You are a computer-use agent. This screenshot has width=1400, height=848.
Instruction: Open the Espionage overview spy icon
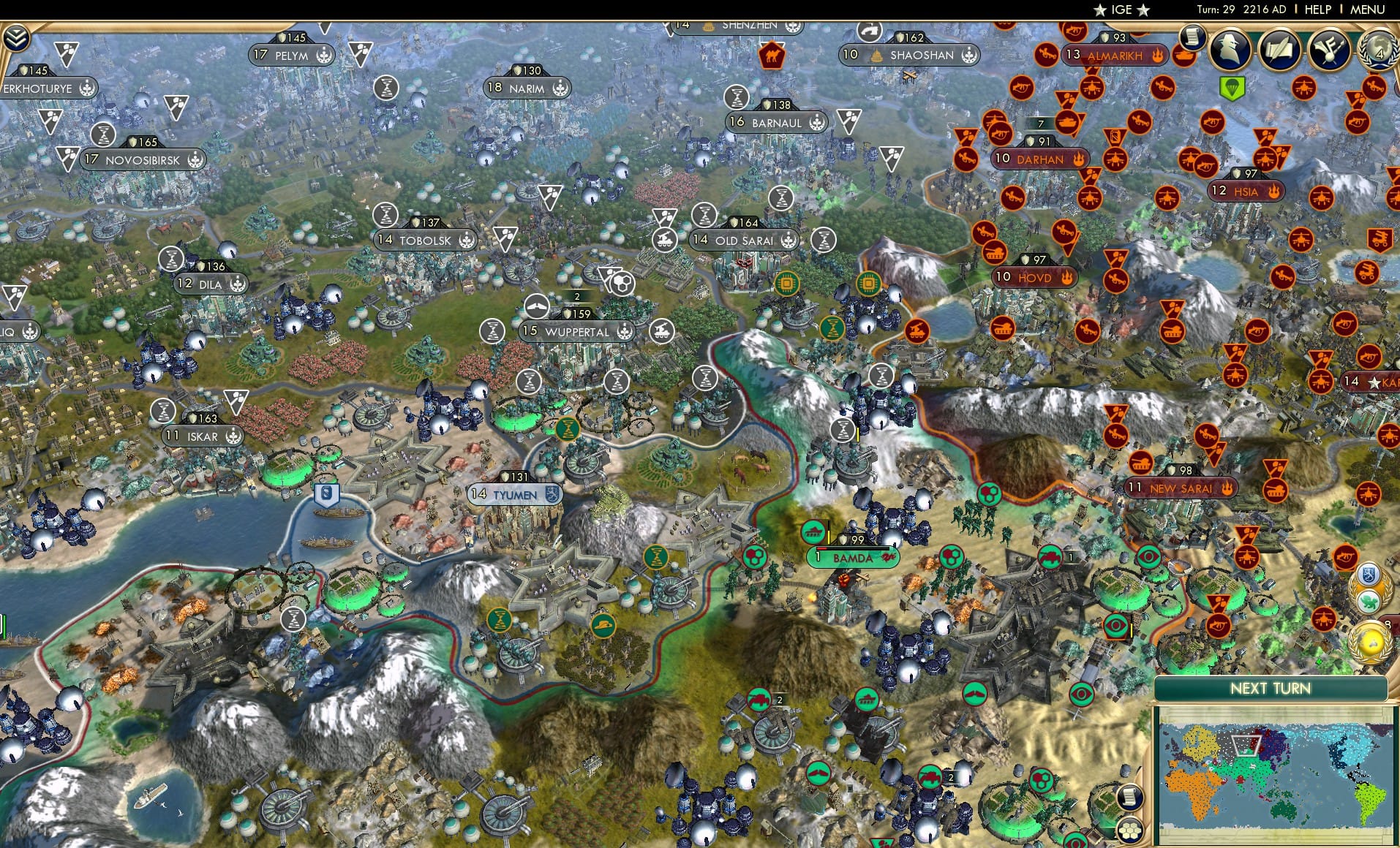tap(1230, 50)
